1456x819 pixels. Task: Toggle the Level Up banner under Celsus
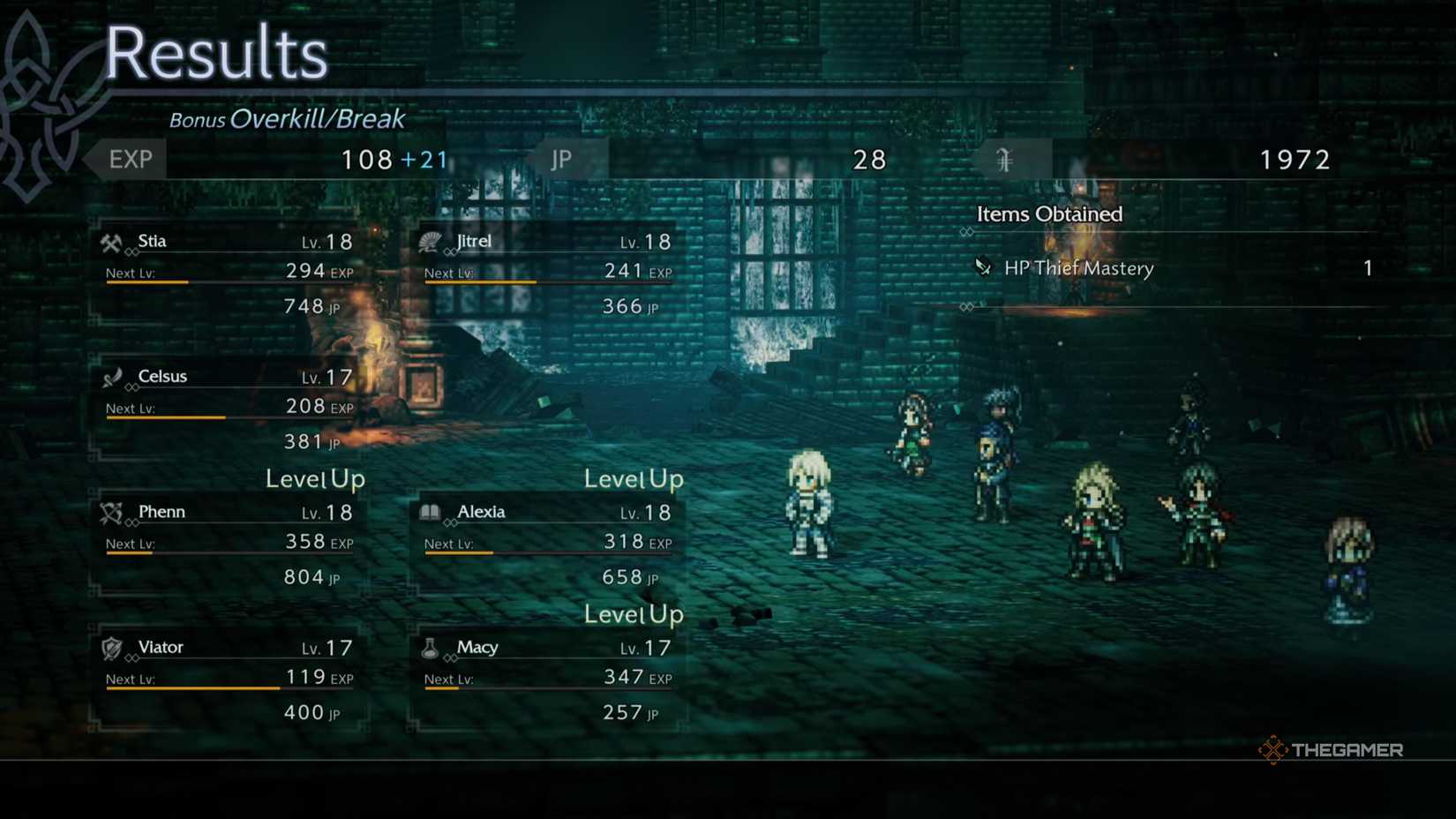click(314, 478)
